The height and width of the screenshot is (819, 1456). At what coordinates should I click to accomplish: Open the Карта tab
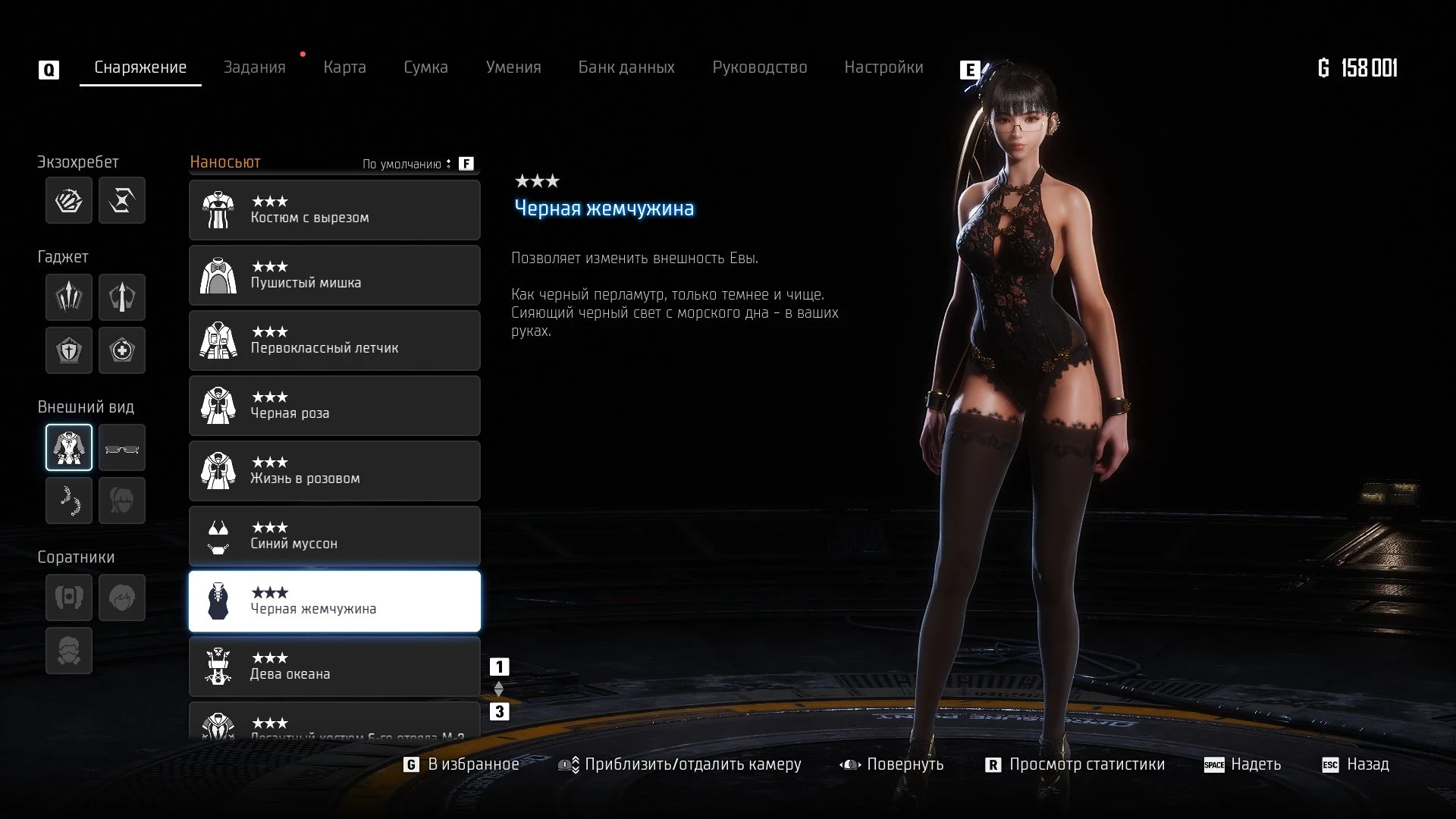(x=344, y=67)
